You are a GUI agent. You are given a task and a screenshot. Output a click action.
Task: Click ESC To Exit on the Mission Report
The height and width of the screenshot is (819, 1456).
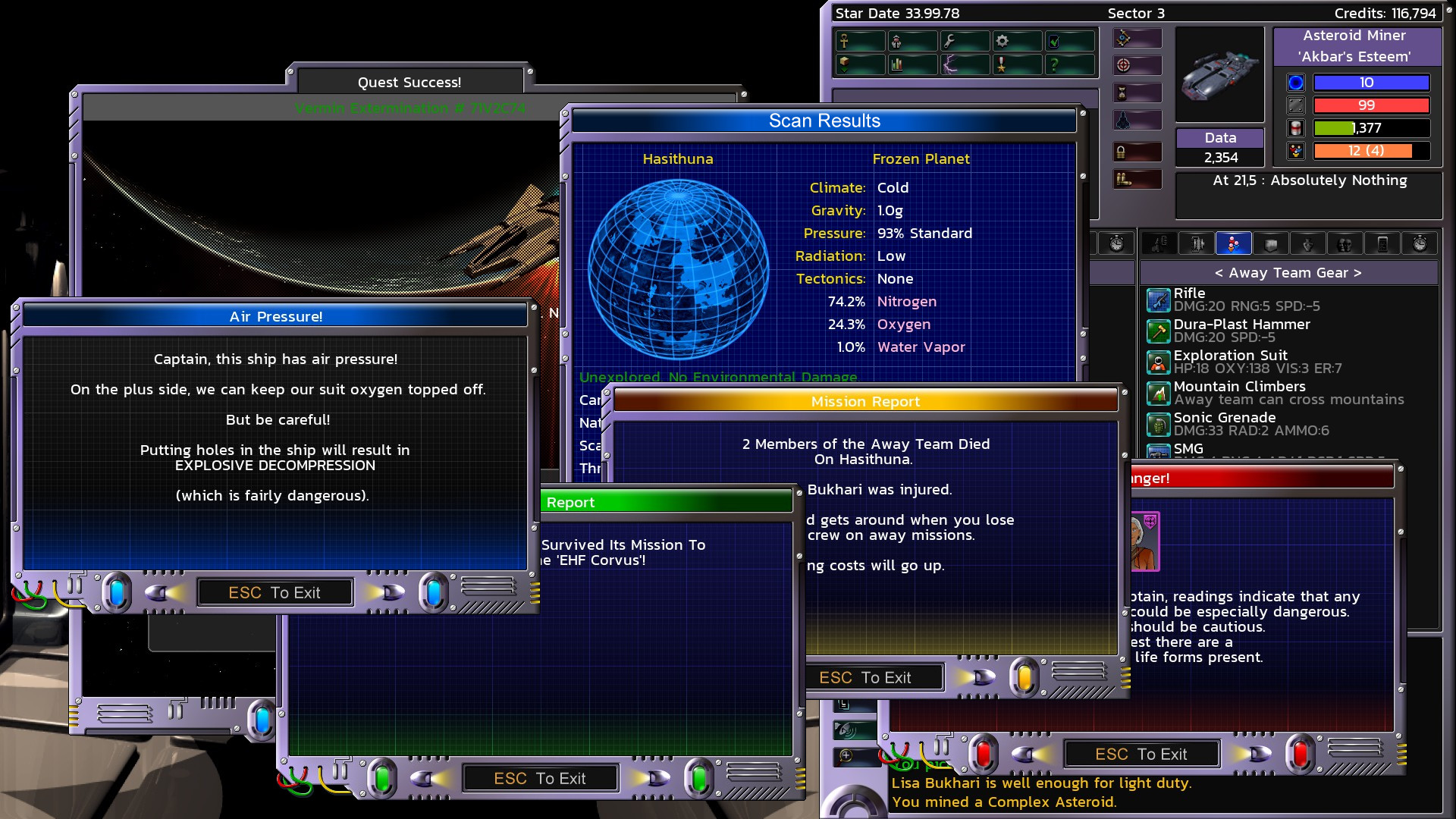867,677
